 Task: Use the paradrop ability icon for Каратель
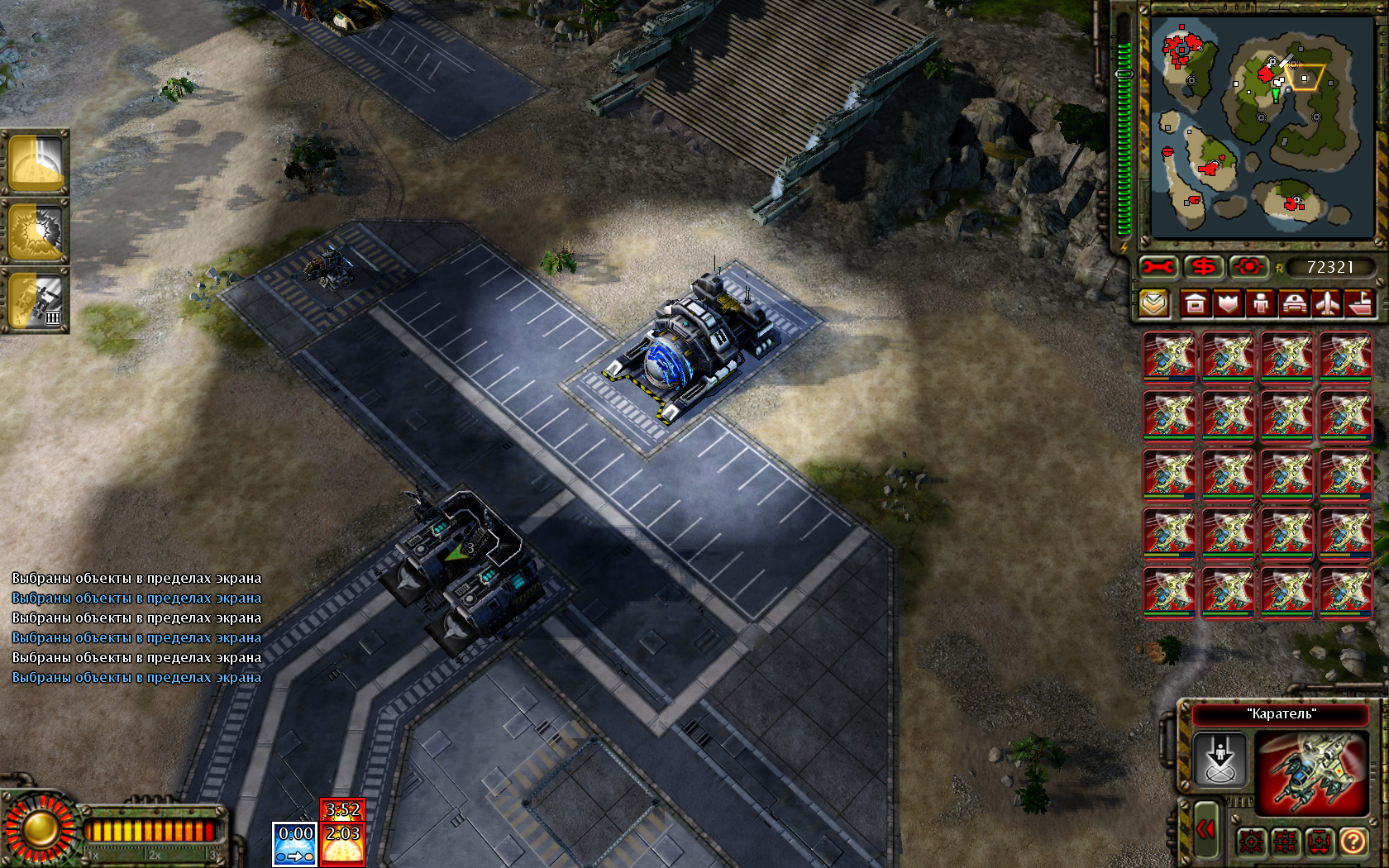[x=1220, y=760]
